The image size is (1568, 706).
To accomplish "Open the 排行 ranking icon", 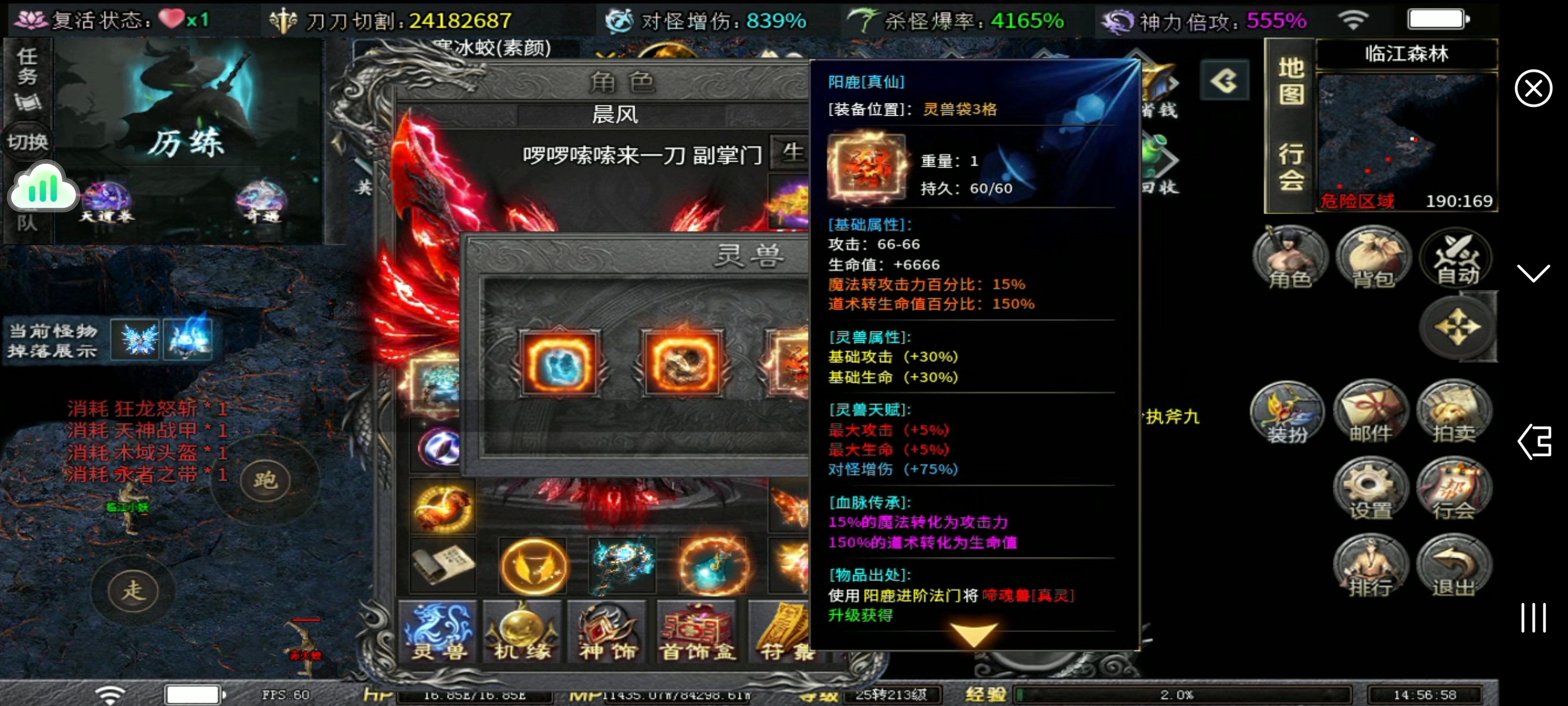I will [1372, 566].
